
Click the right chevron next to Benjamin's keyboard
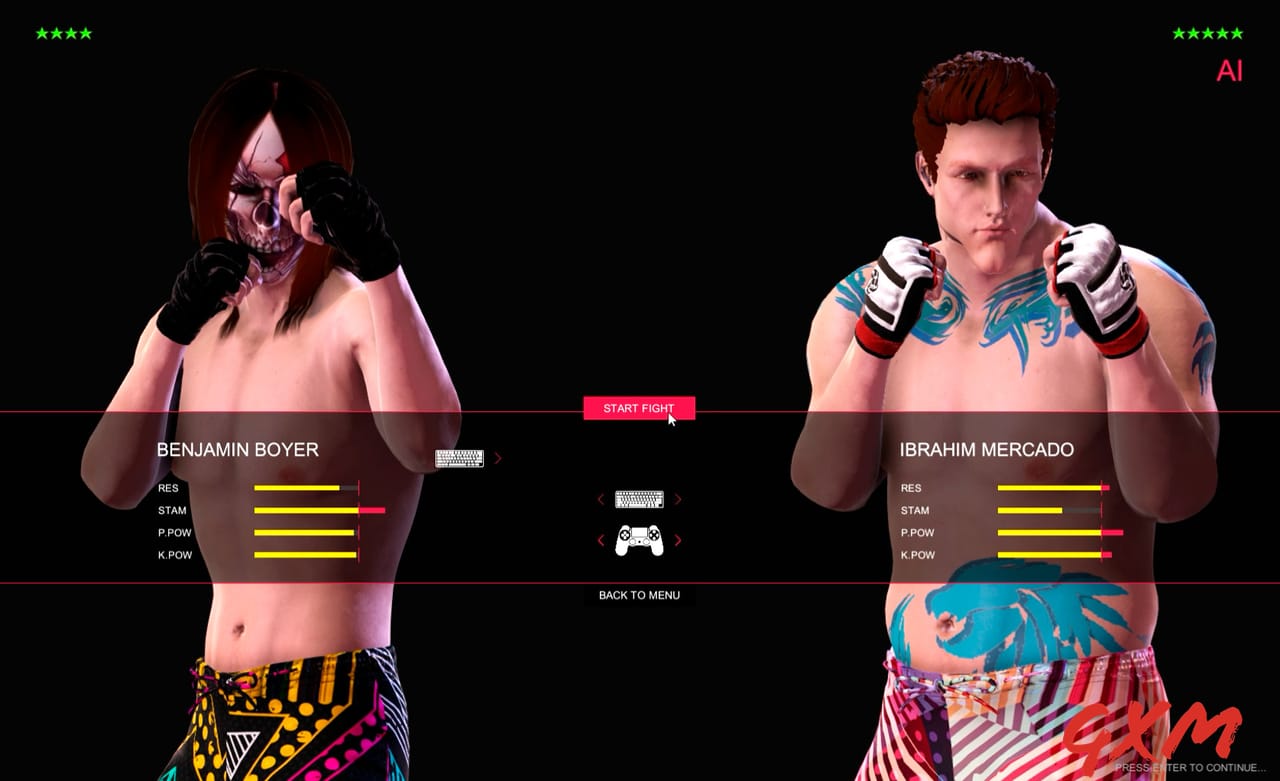(497, 457)
